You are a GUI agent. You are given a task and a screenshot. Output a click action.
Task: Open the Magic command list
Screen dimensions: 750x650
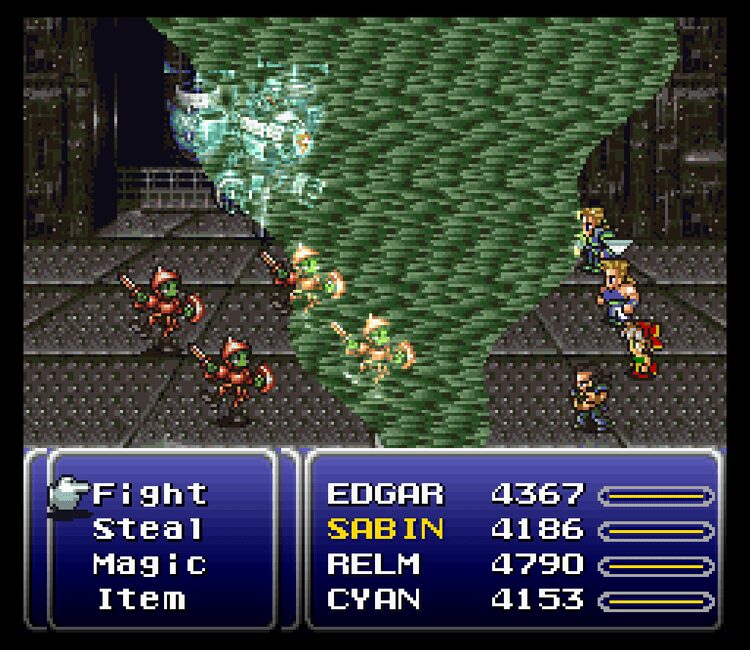pyautogui.click(x=150, y=564)
